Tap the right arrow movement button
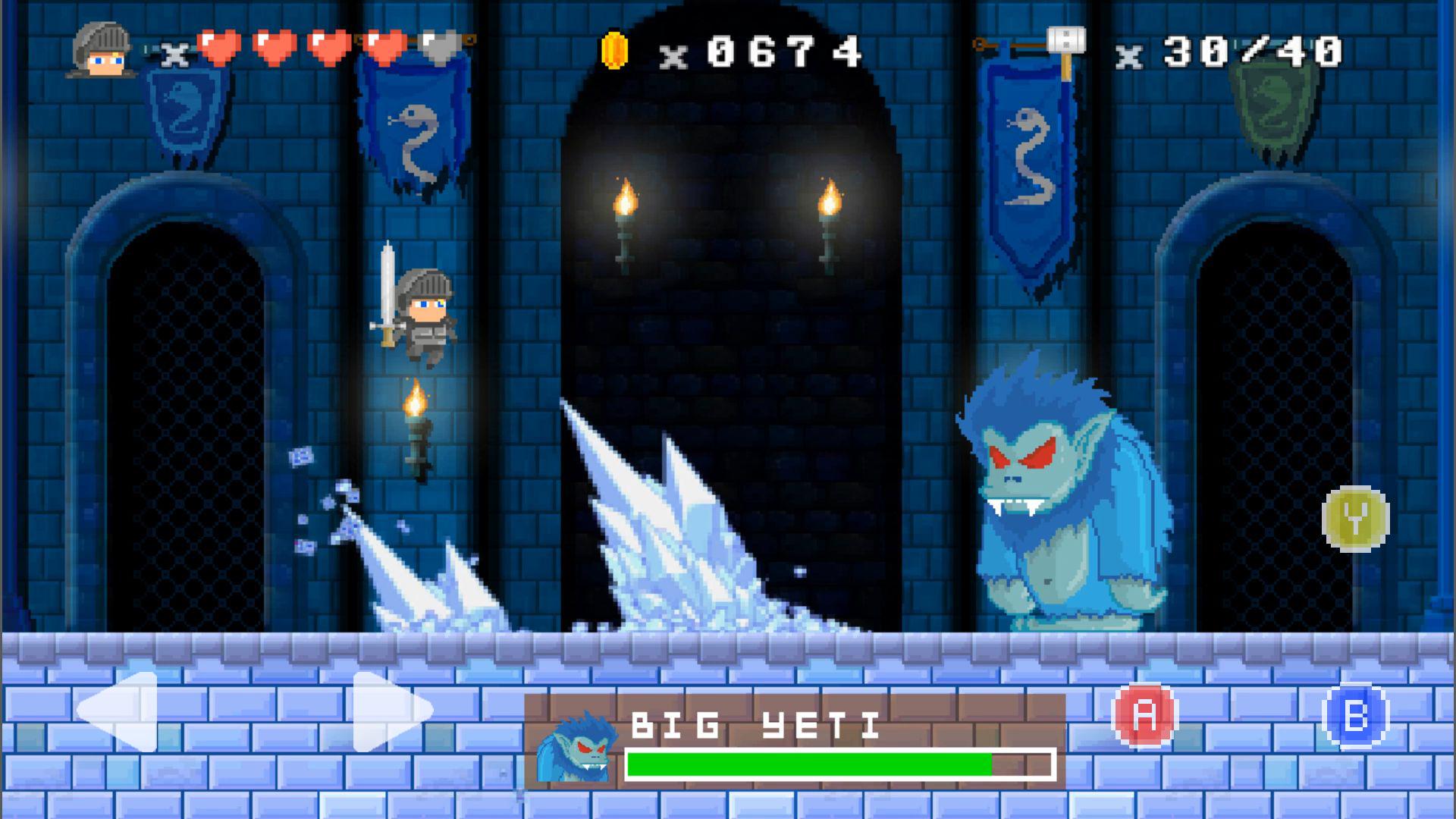Viewport: 1456px width, 819px height. coord(391,711)
